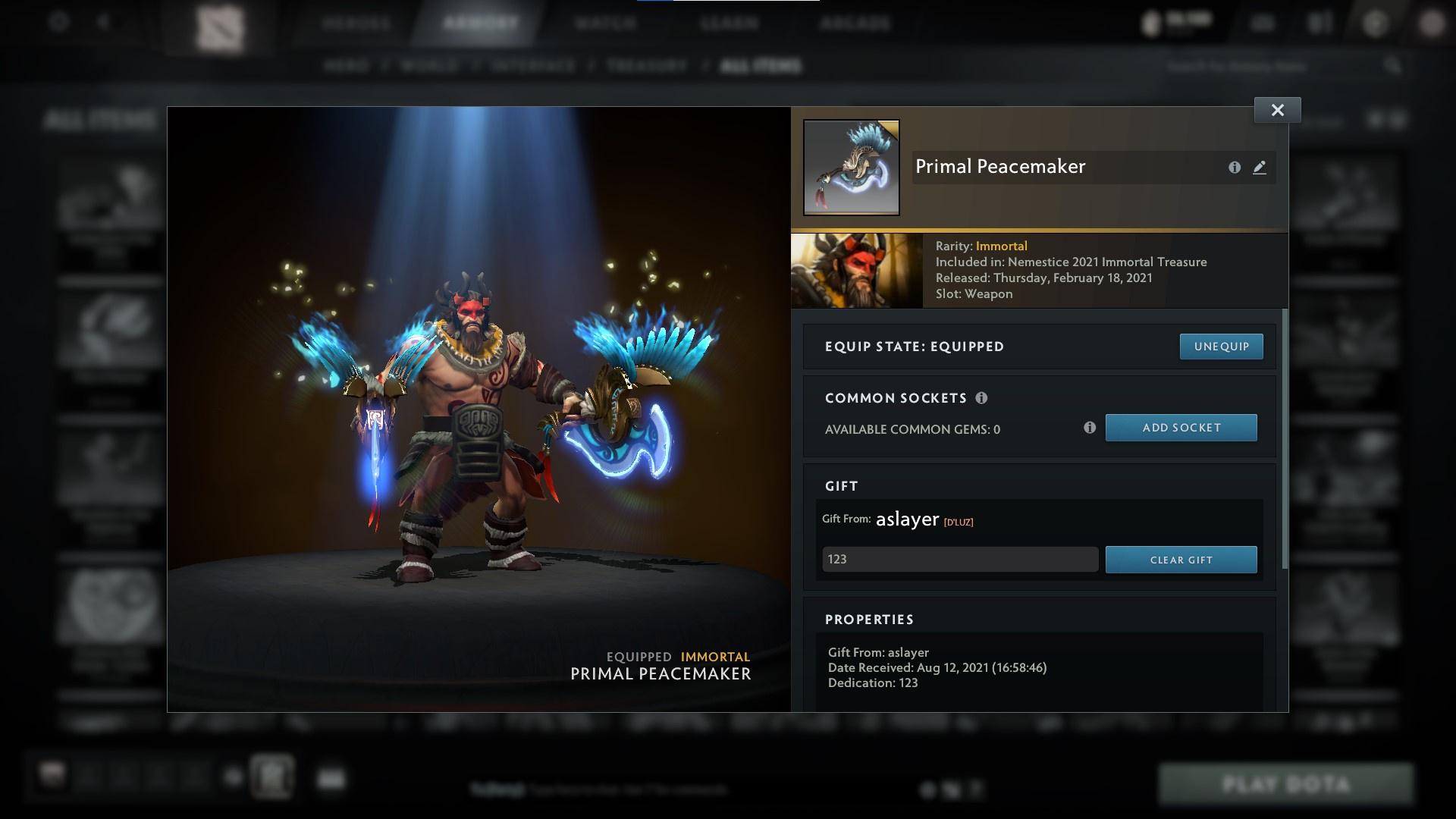Click the Primal Peacemaker weapon thumbnail image

pos(852,168)
